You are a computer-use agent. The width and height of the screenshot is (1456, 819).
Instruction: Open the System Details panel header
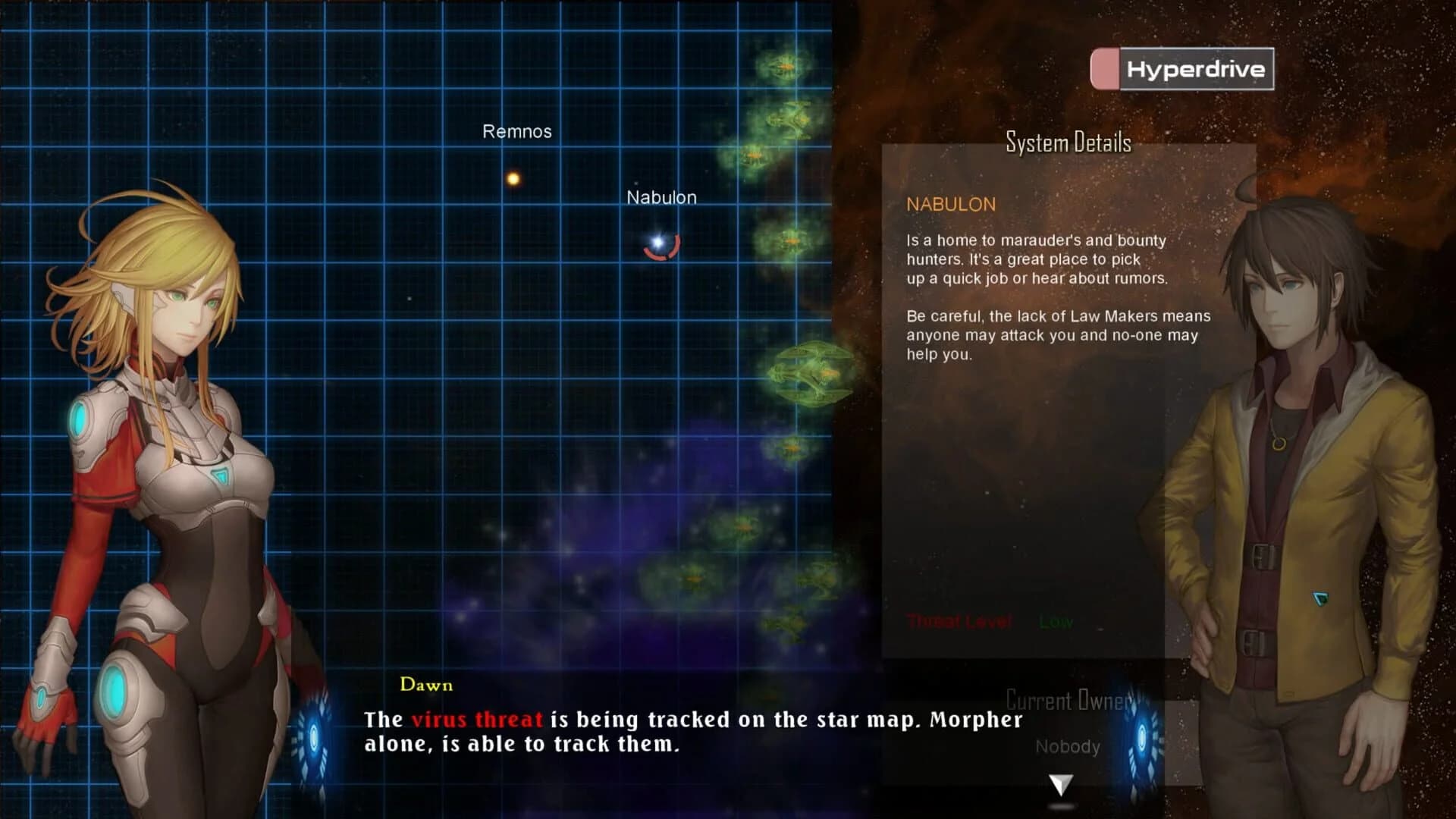1068,143
